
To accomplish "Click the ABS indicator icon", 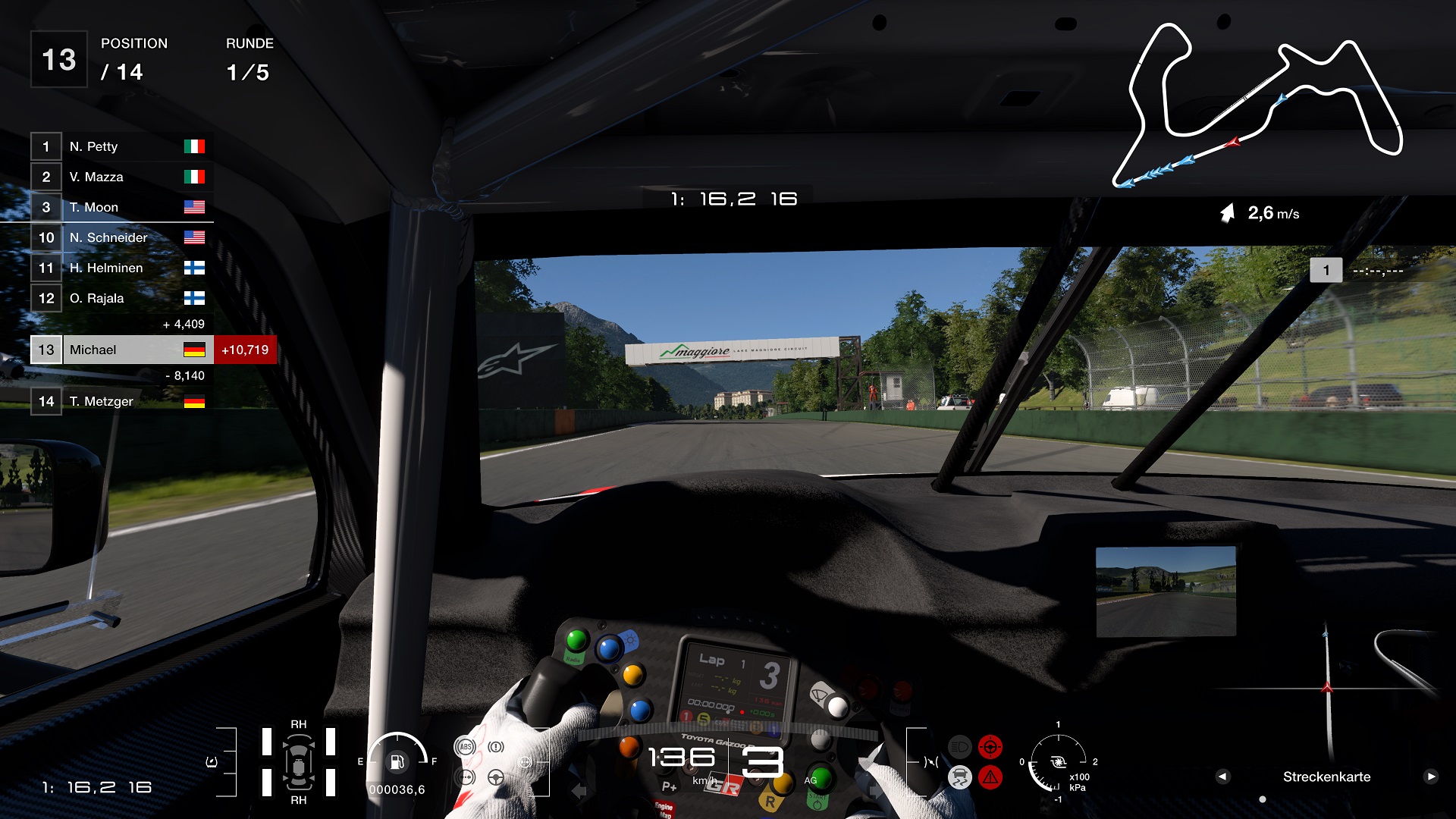I will [x=466, y=746].
